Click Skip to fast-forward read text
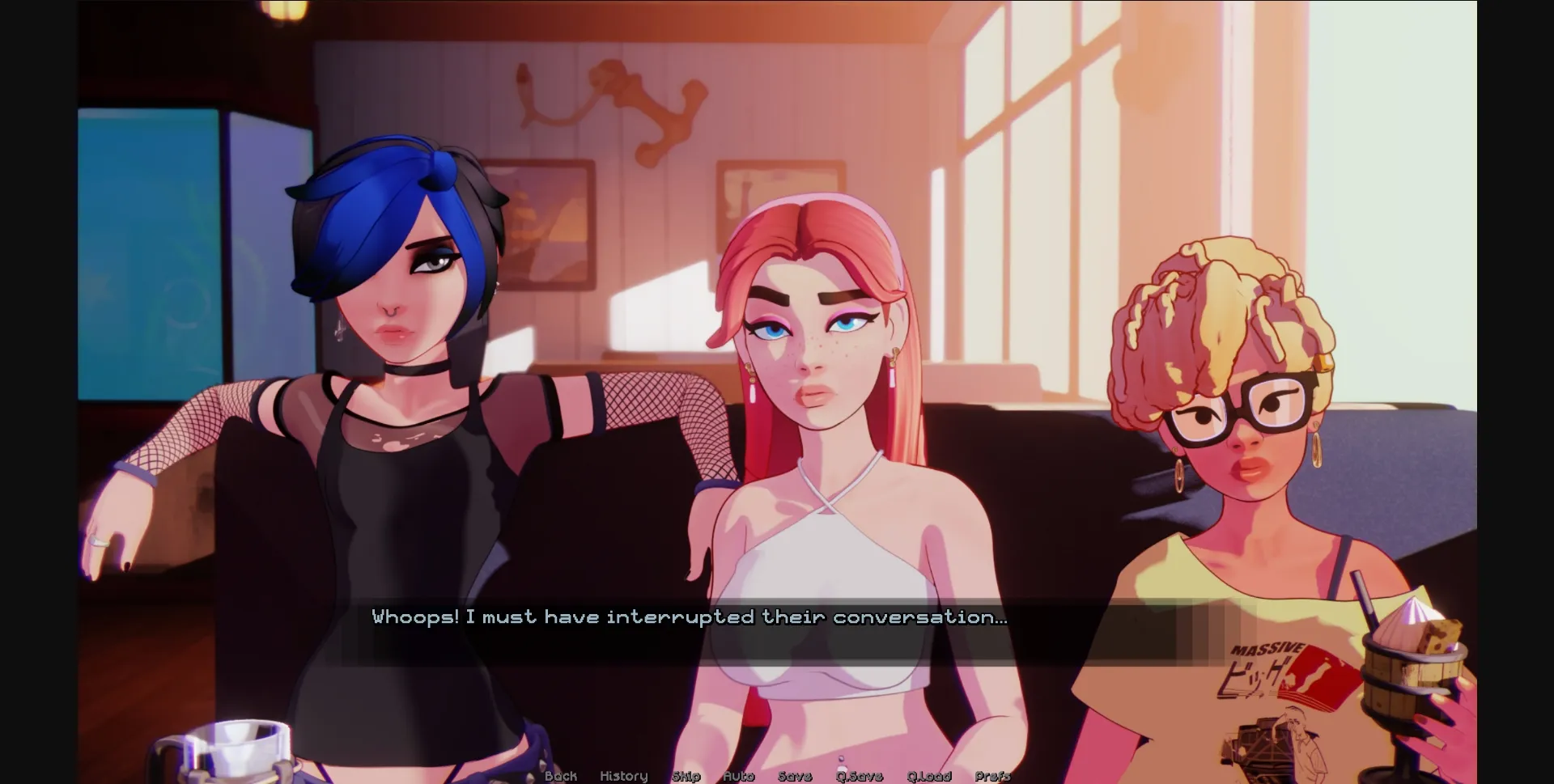This screenshot has height=784, width=1554. 686,775
